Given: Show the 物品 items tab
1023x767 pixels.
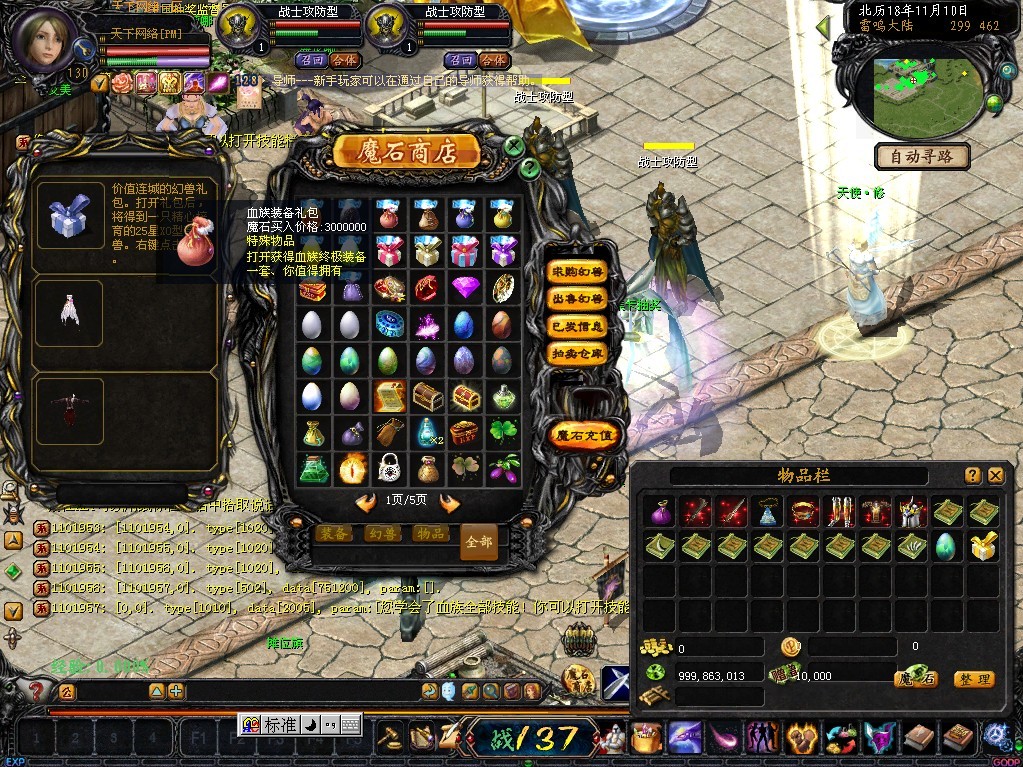Looking at the screenshot, I should click(x=431, y=534).
